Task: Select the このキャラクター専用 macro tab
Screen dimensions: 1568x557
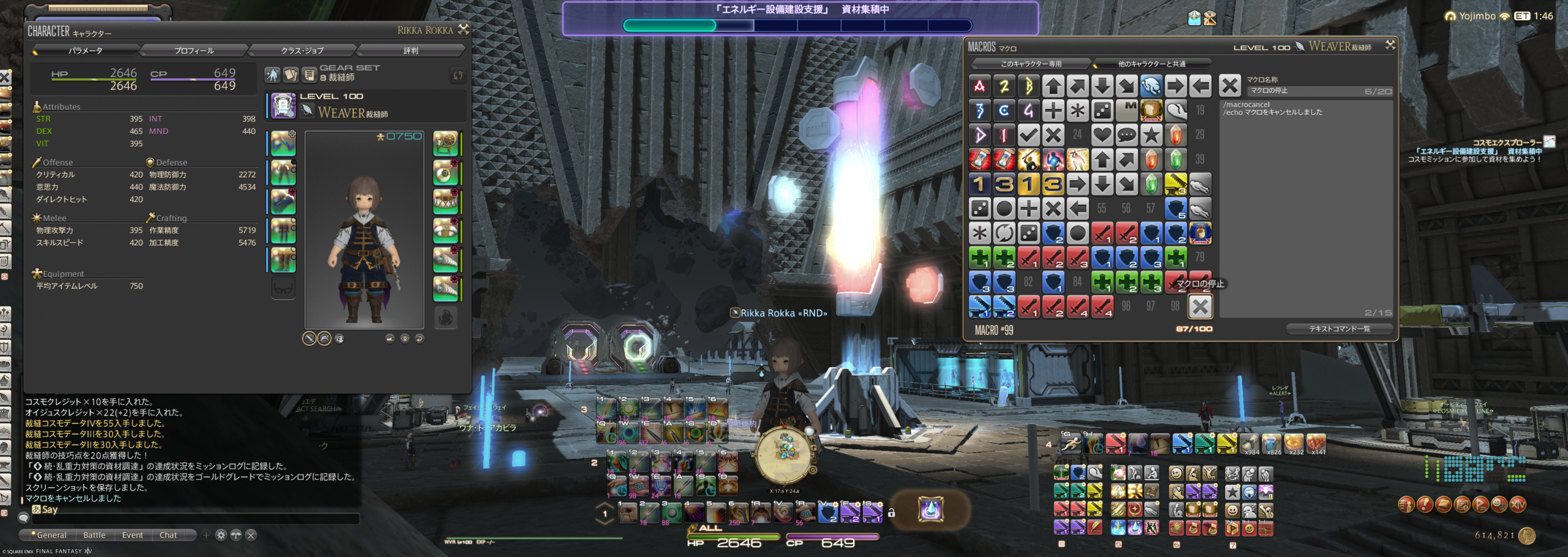Action: tap(1031, 64)
